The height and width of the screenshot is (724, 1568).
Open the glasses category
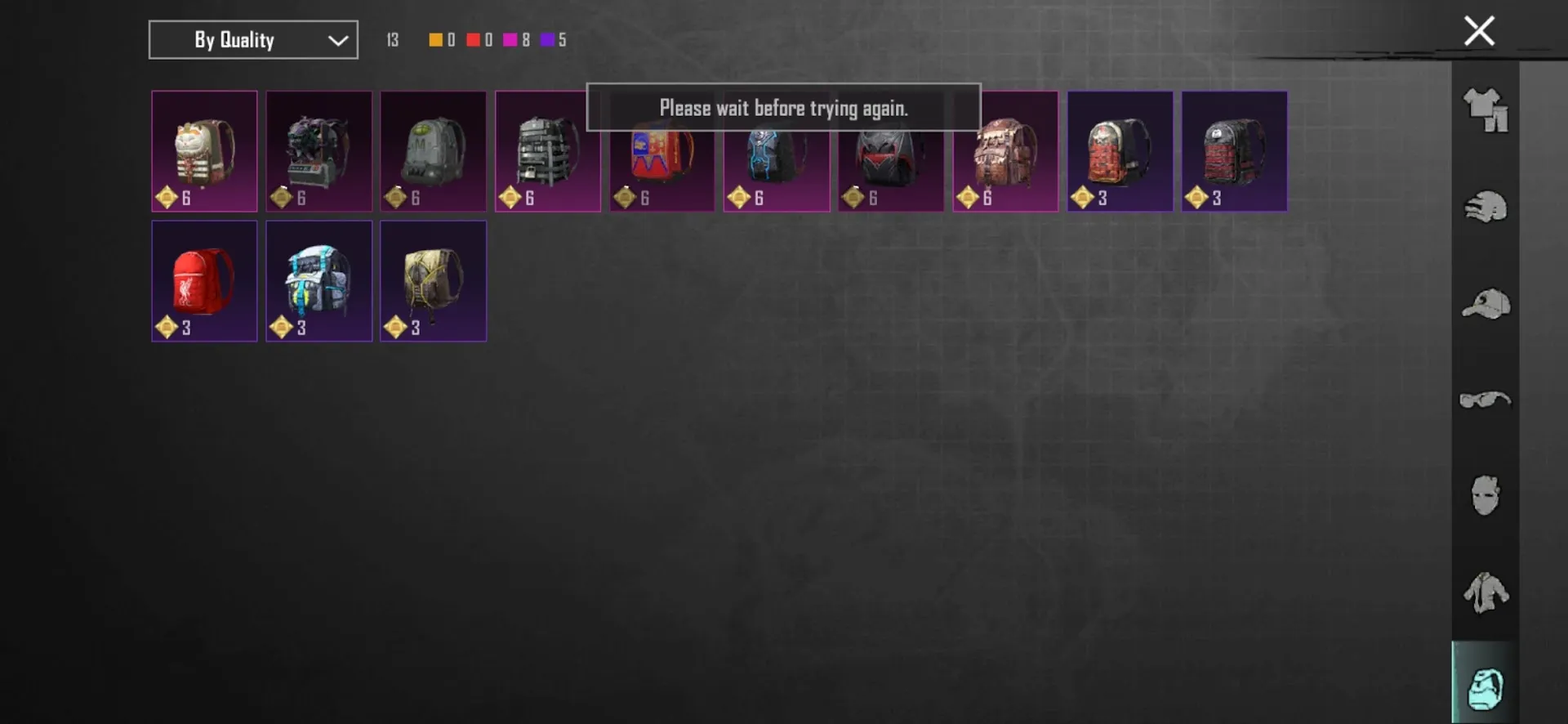coord(1485,400)
